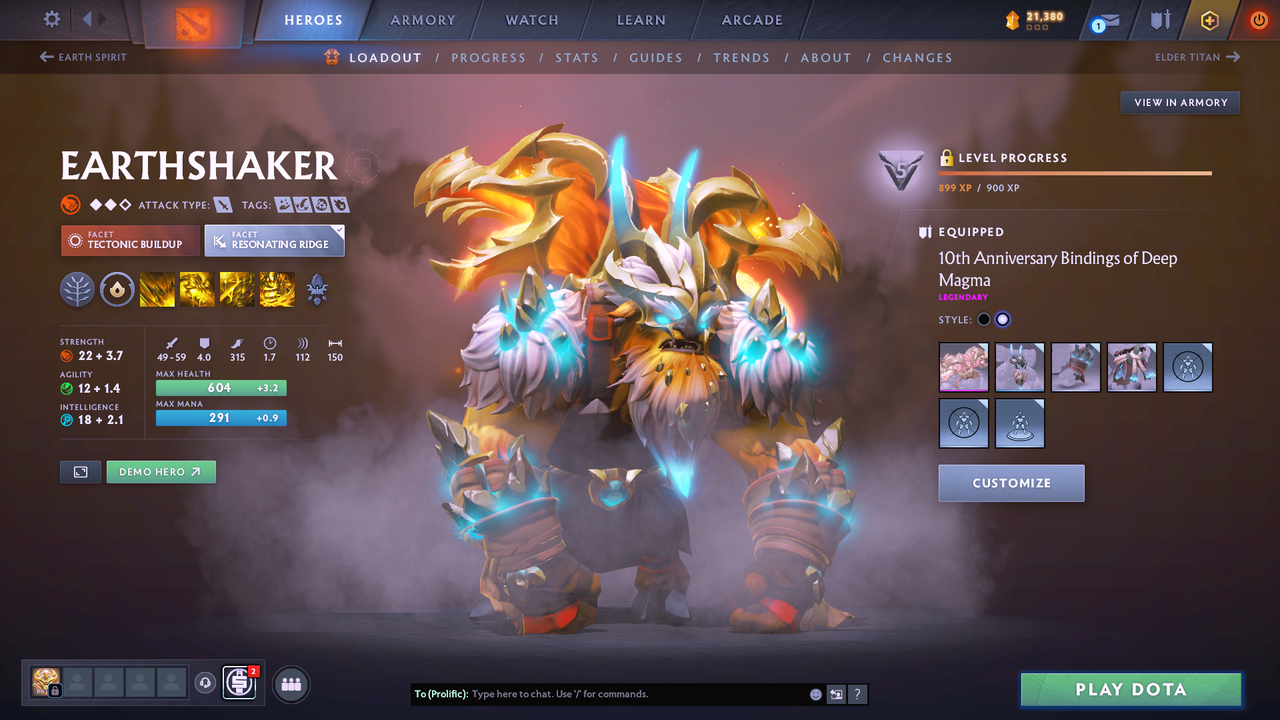Screen dimensions: 1280x720
Task: Switch to the Tectonic Buildup facet
Action: [x=130, y=241]
